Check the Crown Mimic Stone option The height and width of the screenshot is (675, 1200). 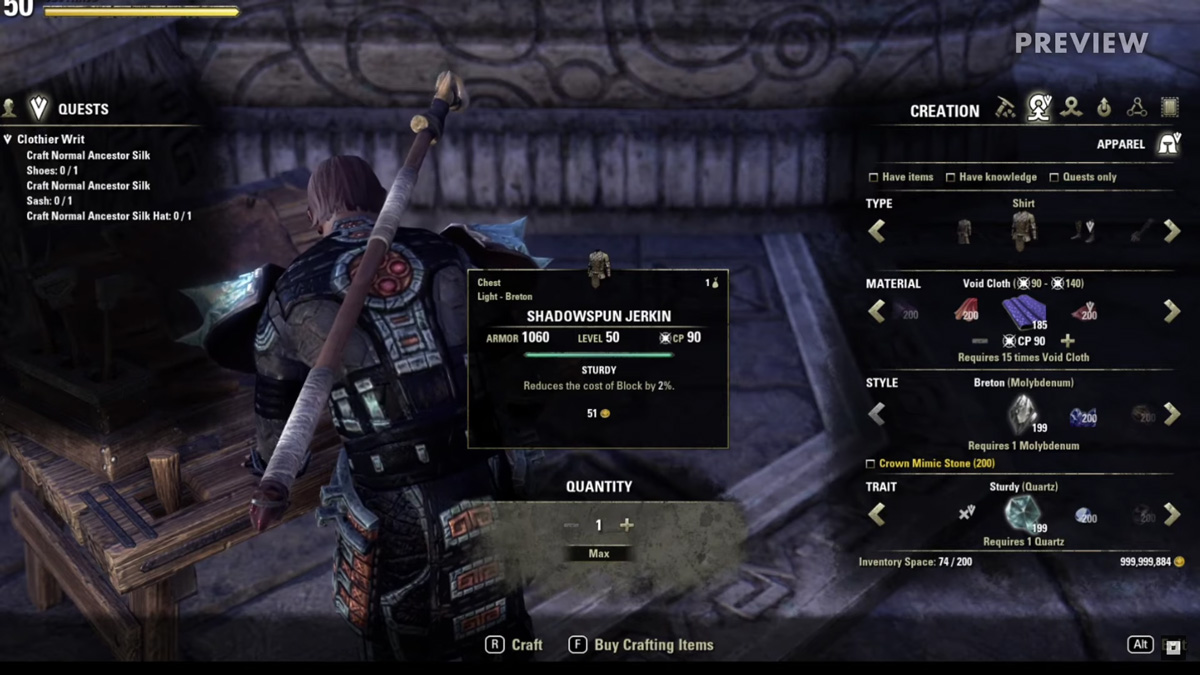870,464
